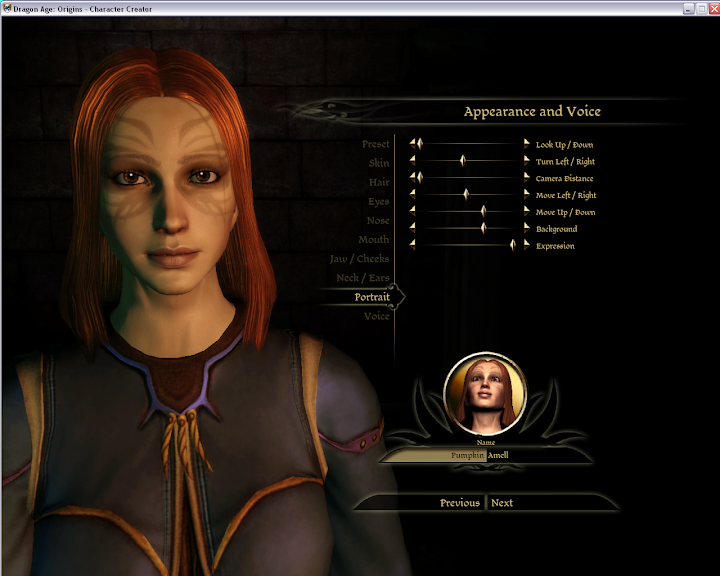Open the Voice category

pyautogui.click(x=377, y=316)
